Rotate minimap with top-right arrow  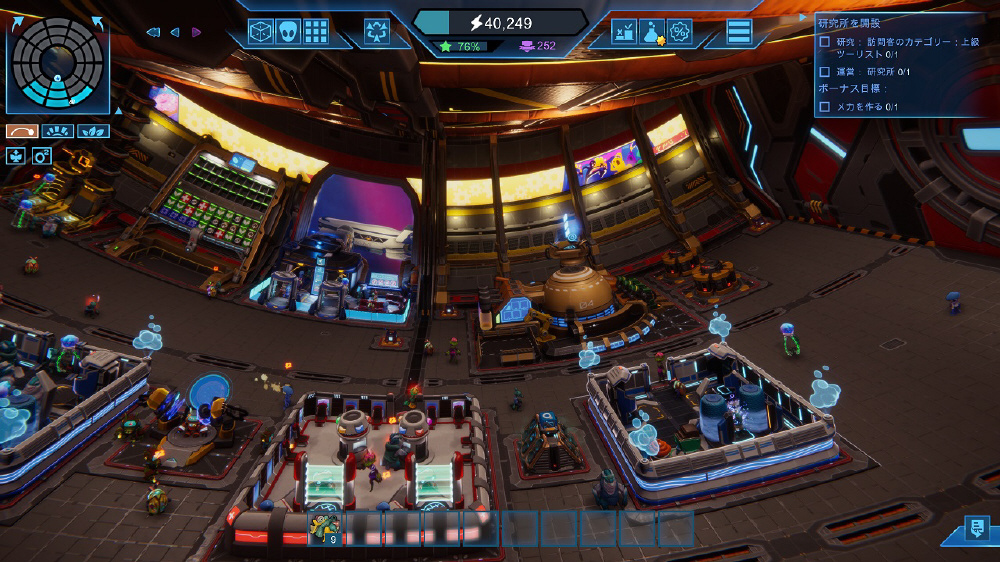tap(98, 24)
